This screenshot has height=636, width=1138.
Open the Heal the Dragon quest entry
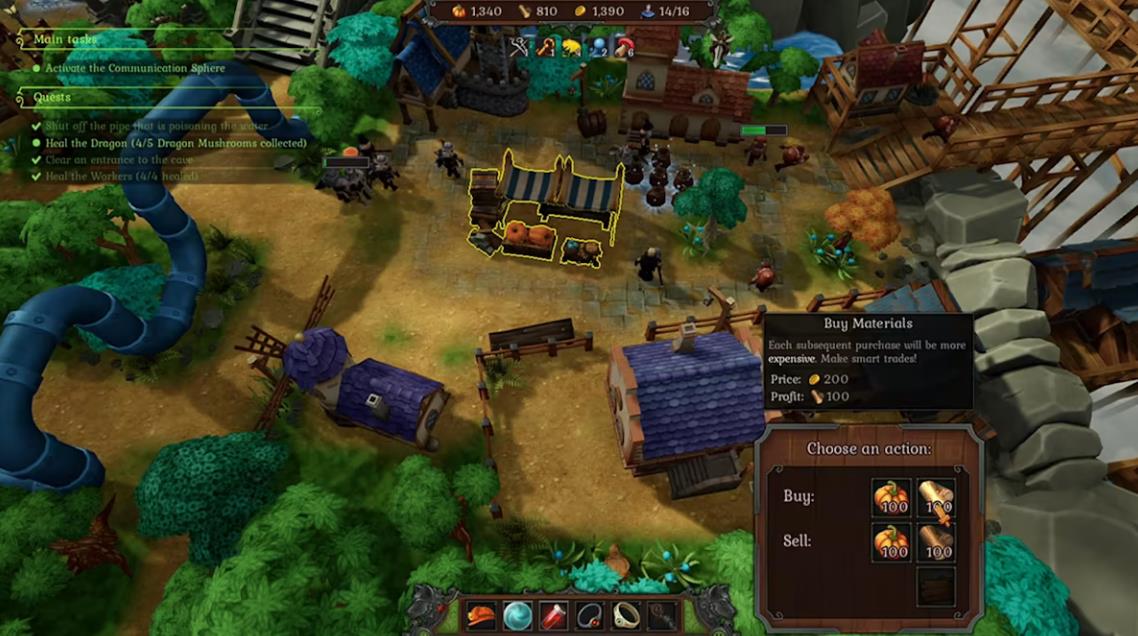point(175,143)
